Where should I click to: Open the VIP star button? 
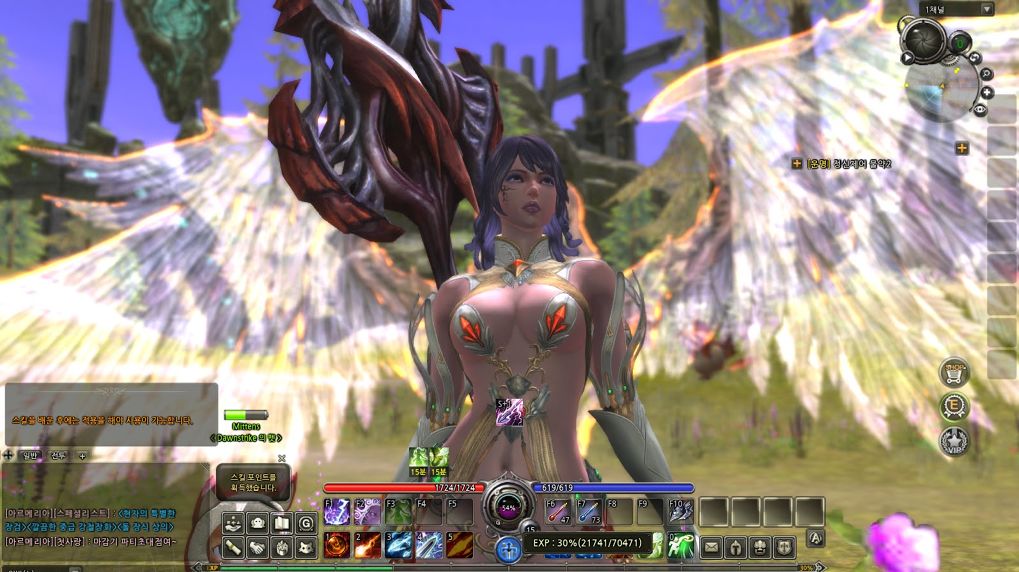coord(954,440)
